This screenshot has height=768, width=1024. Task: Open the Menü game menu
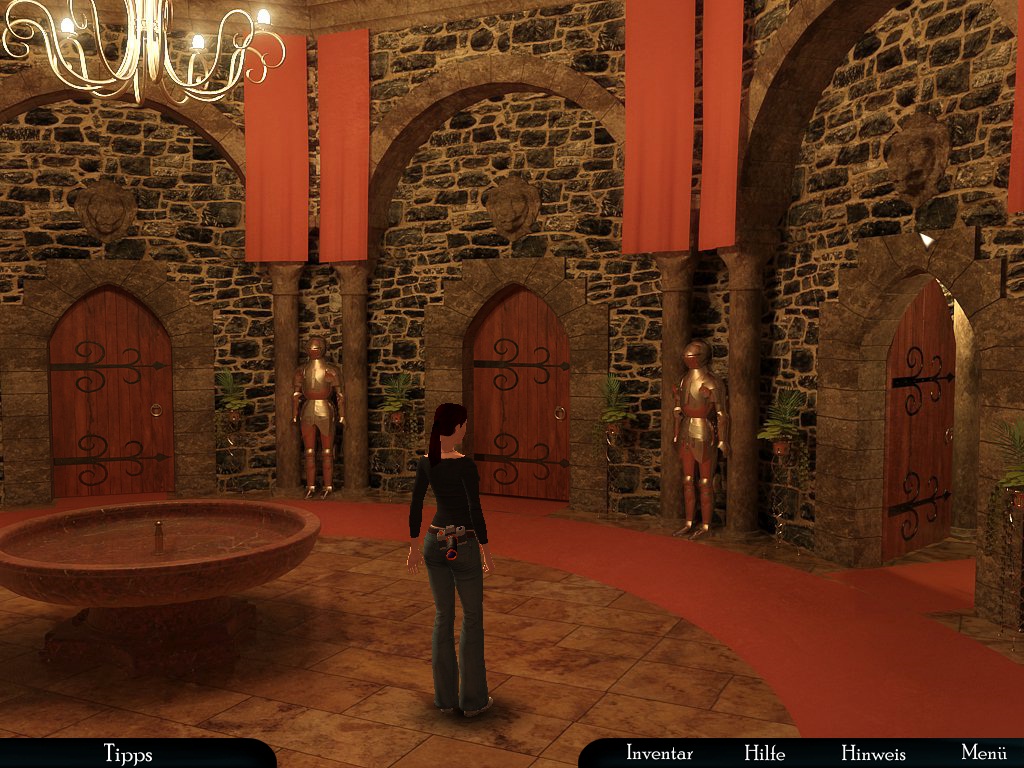[x=983, y=753]
